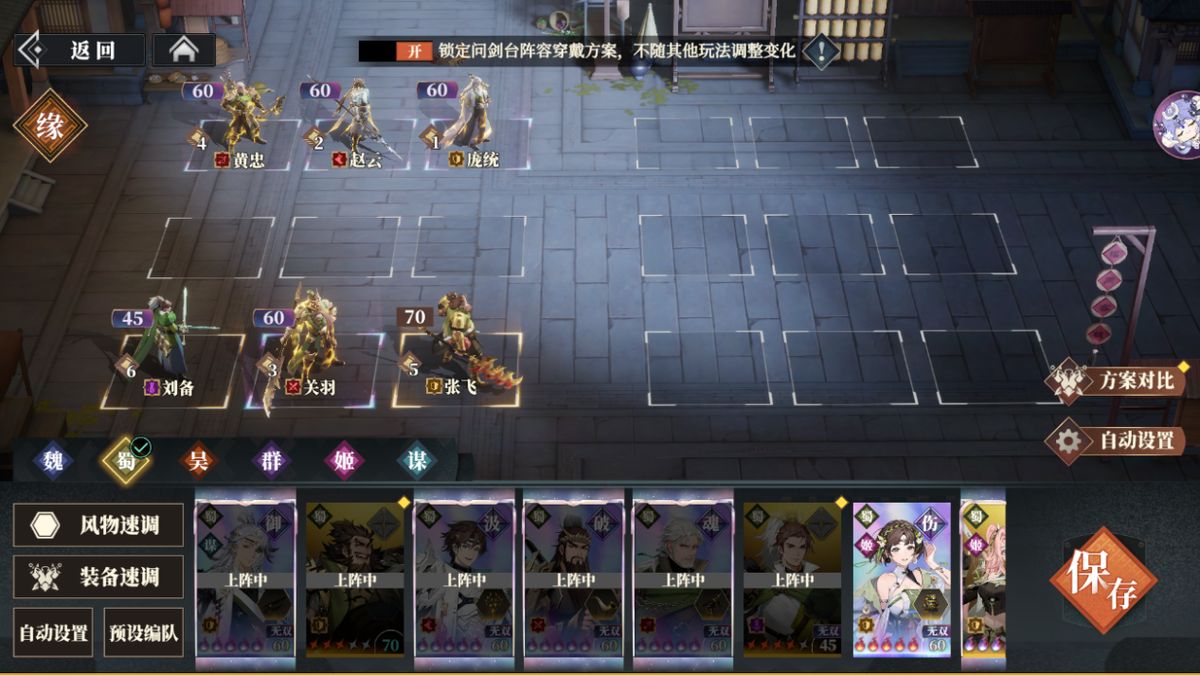Select the 蜀 faction tab
Image resolution: width=1200 pixels, height=675 pixels.
point(125,461)
